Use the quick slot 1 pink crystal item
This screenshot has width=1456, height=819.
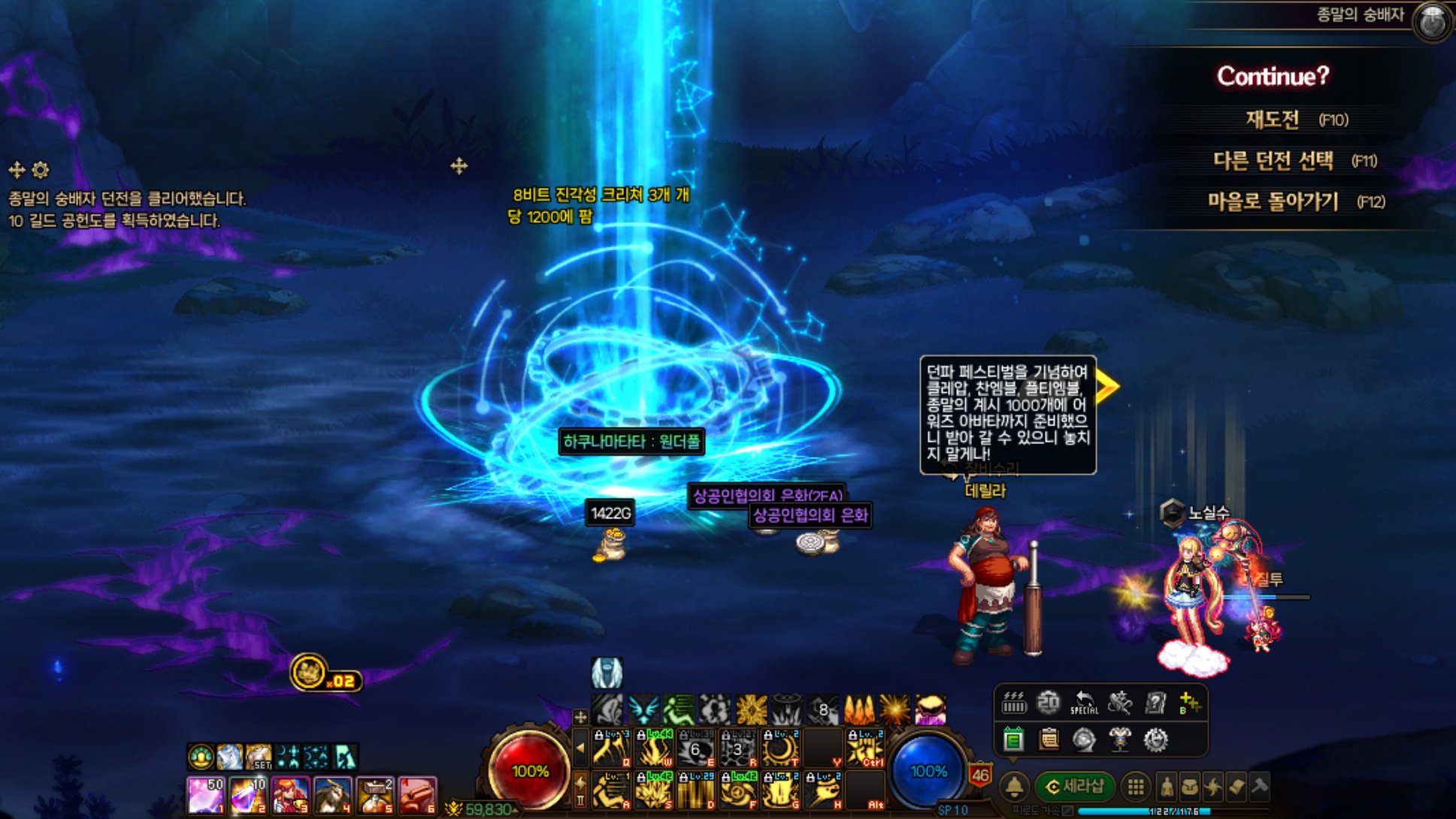pos(205,796)
